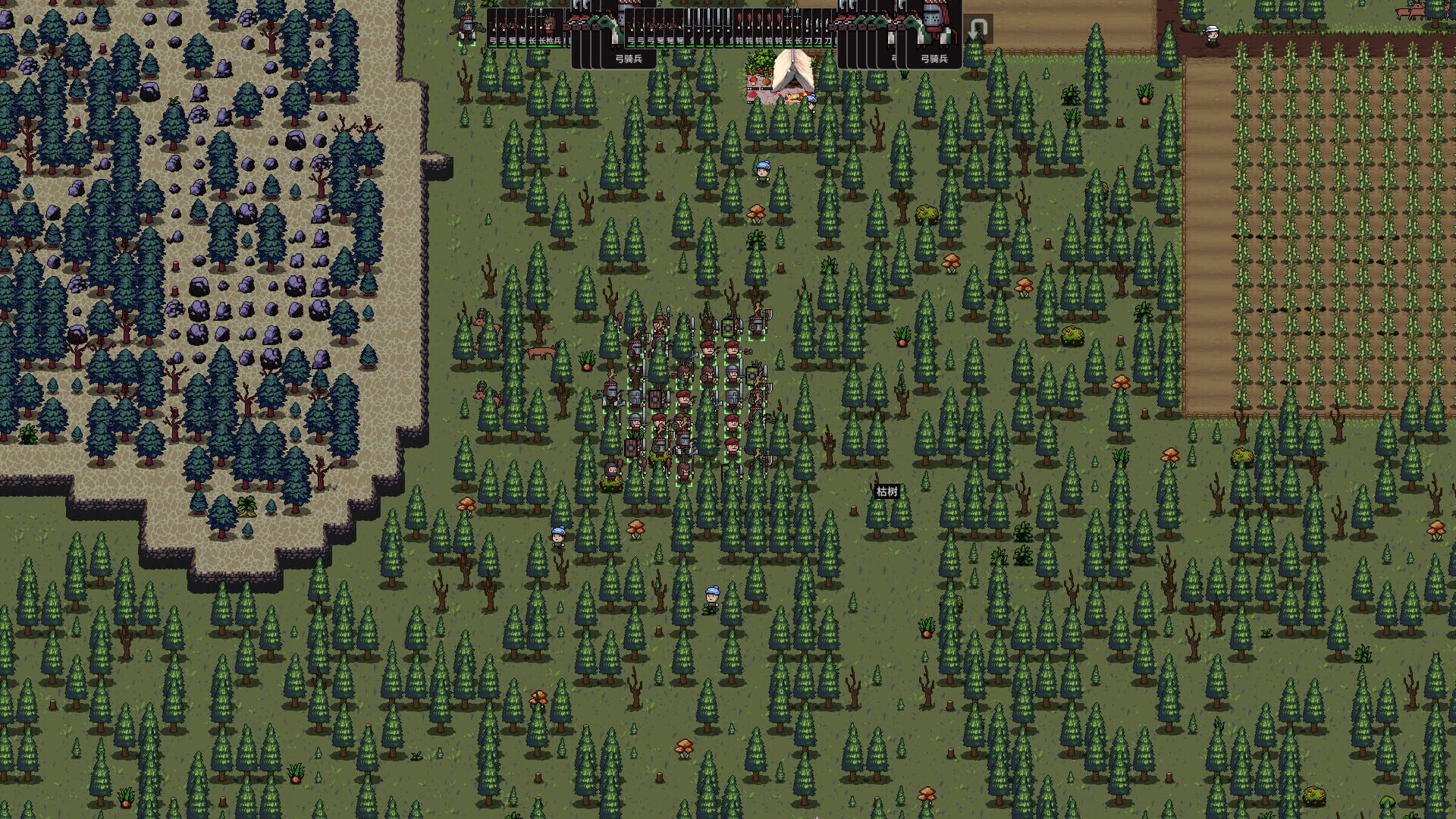Viewport: 1456px width, 819px height.
Task: Select the mounted knight icon left of army bar
Action: (467, 25)
